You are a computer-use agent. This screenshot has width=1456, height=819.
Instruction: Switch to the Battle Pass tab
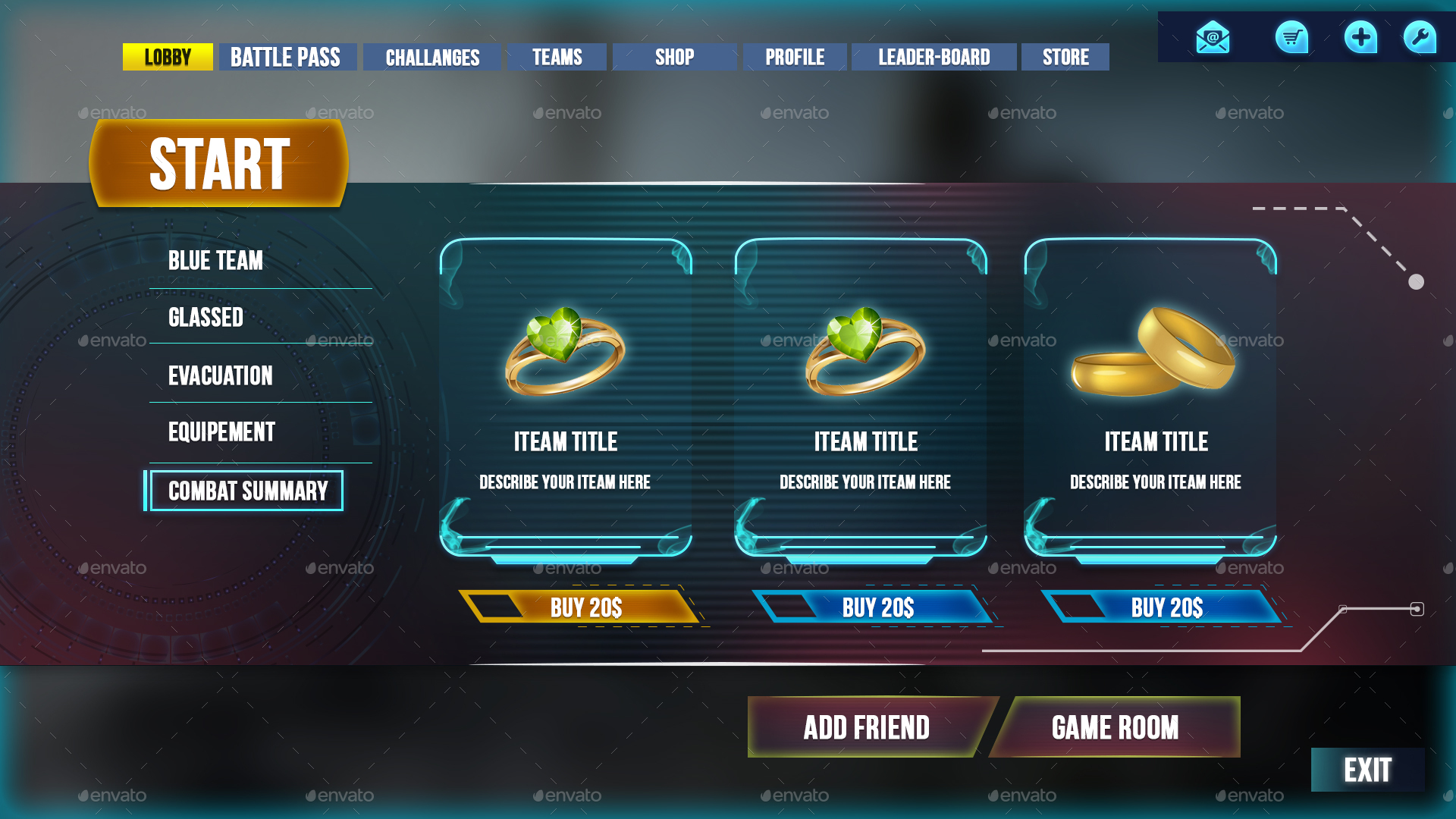(x=287, y=57)
